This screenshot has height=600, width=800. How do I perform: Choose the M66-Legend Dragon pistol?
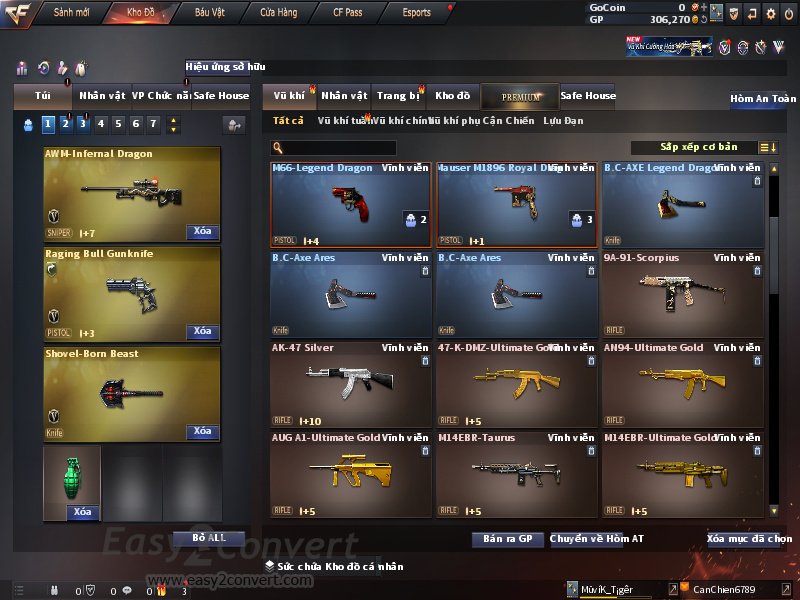click(350, 204)
